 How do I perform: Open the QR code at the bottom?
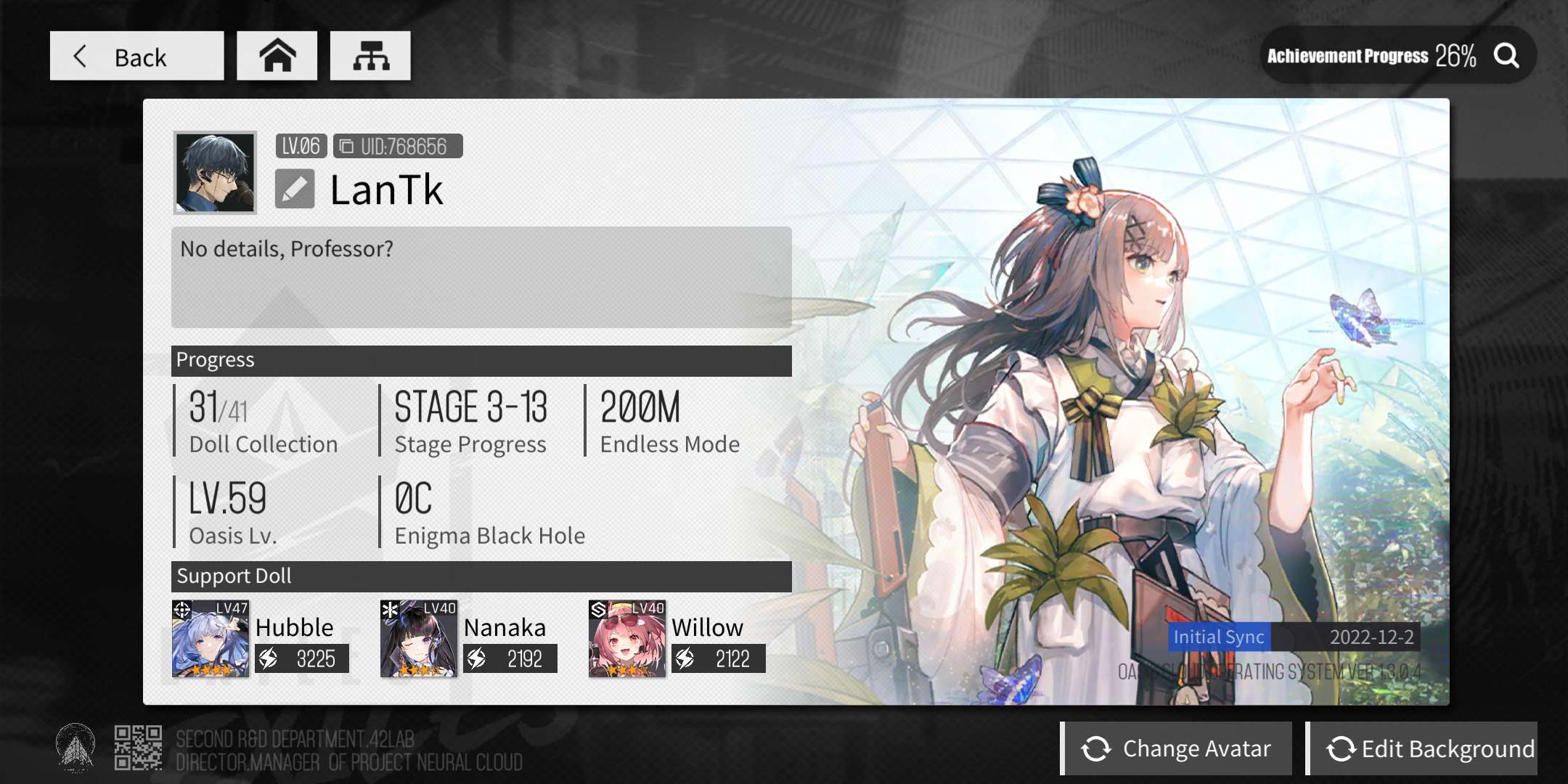click(138, 748)
